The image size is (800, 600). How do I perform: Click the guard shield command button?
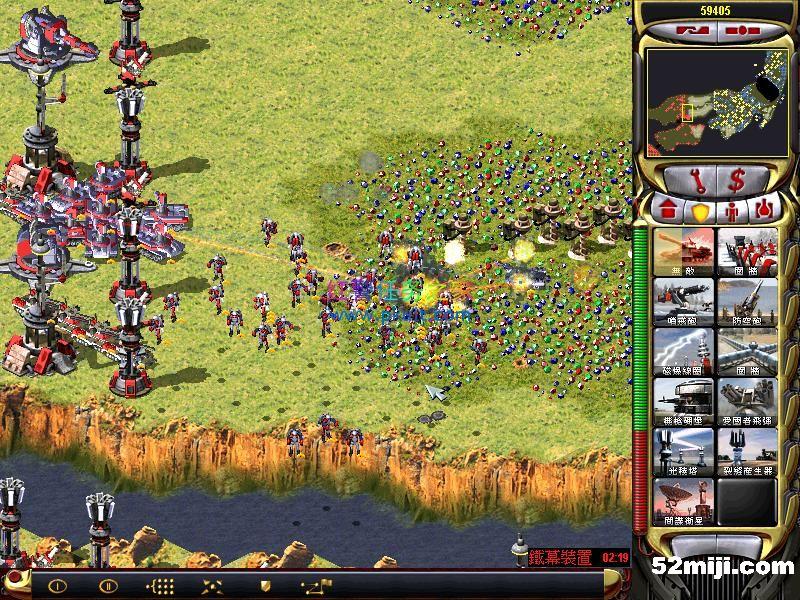pos(265,586)
